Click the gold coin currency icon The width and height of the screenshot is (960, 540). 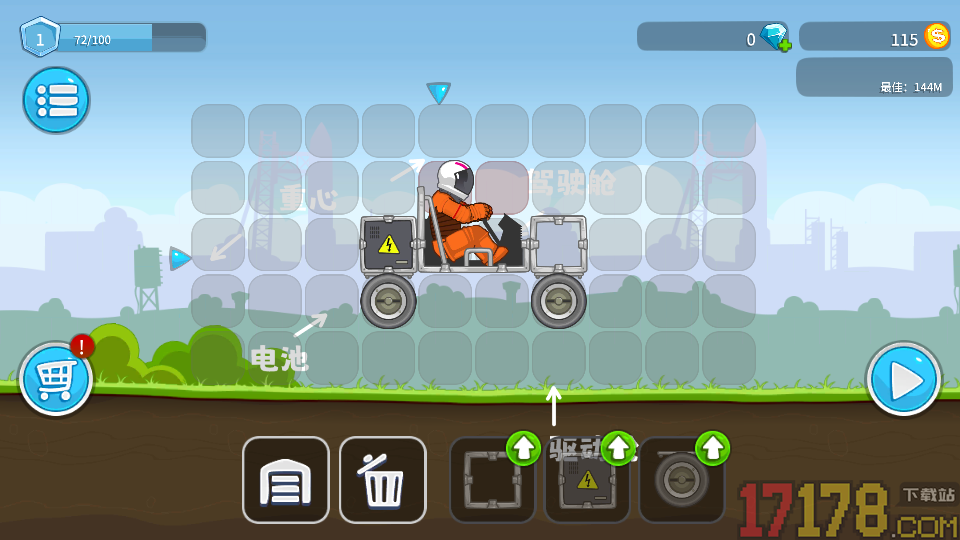click(937, 37)
